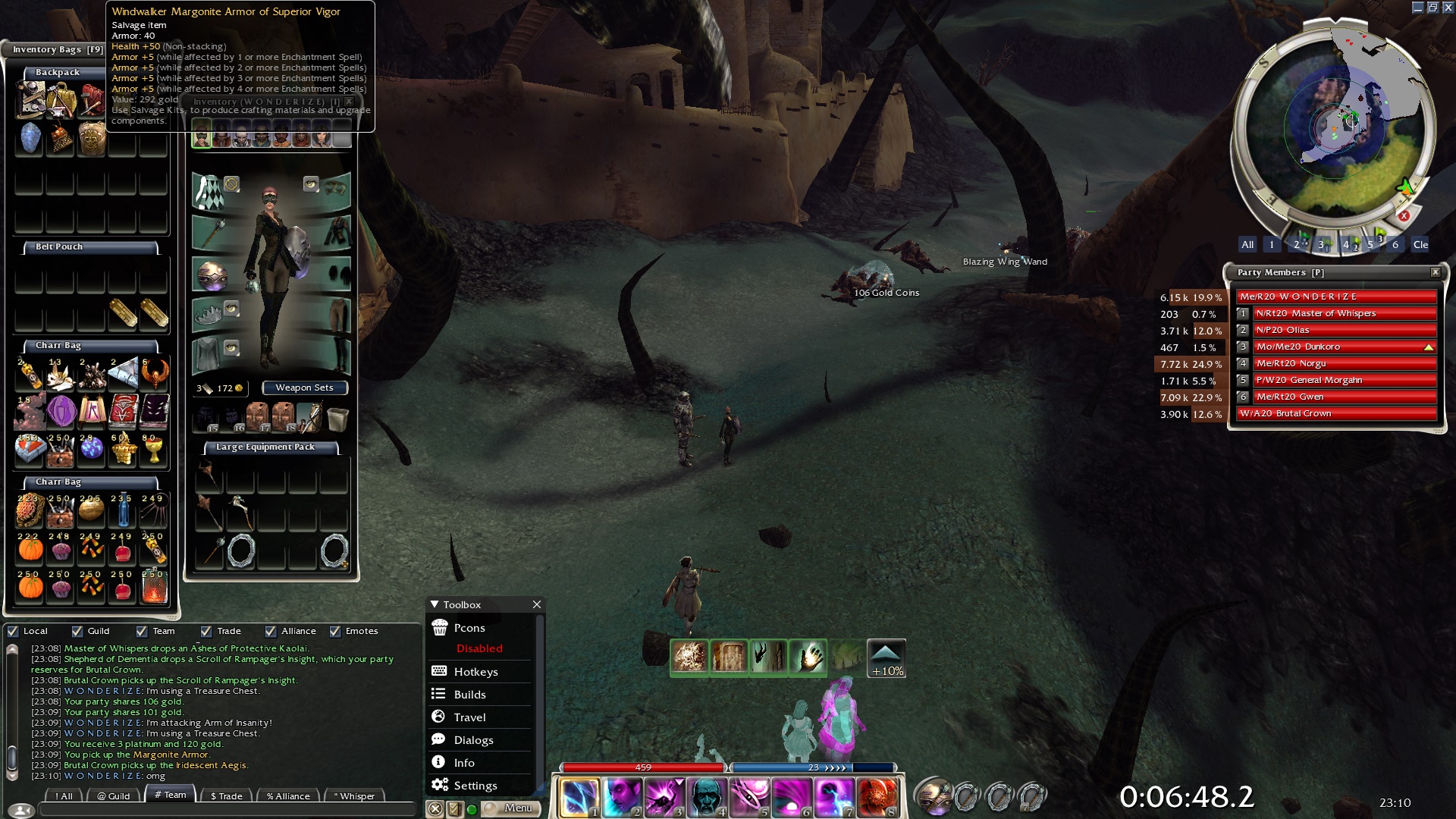
Task: Close the Party Members panel
Action: [1435, 272]
